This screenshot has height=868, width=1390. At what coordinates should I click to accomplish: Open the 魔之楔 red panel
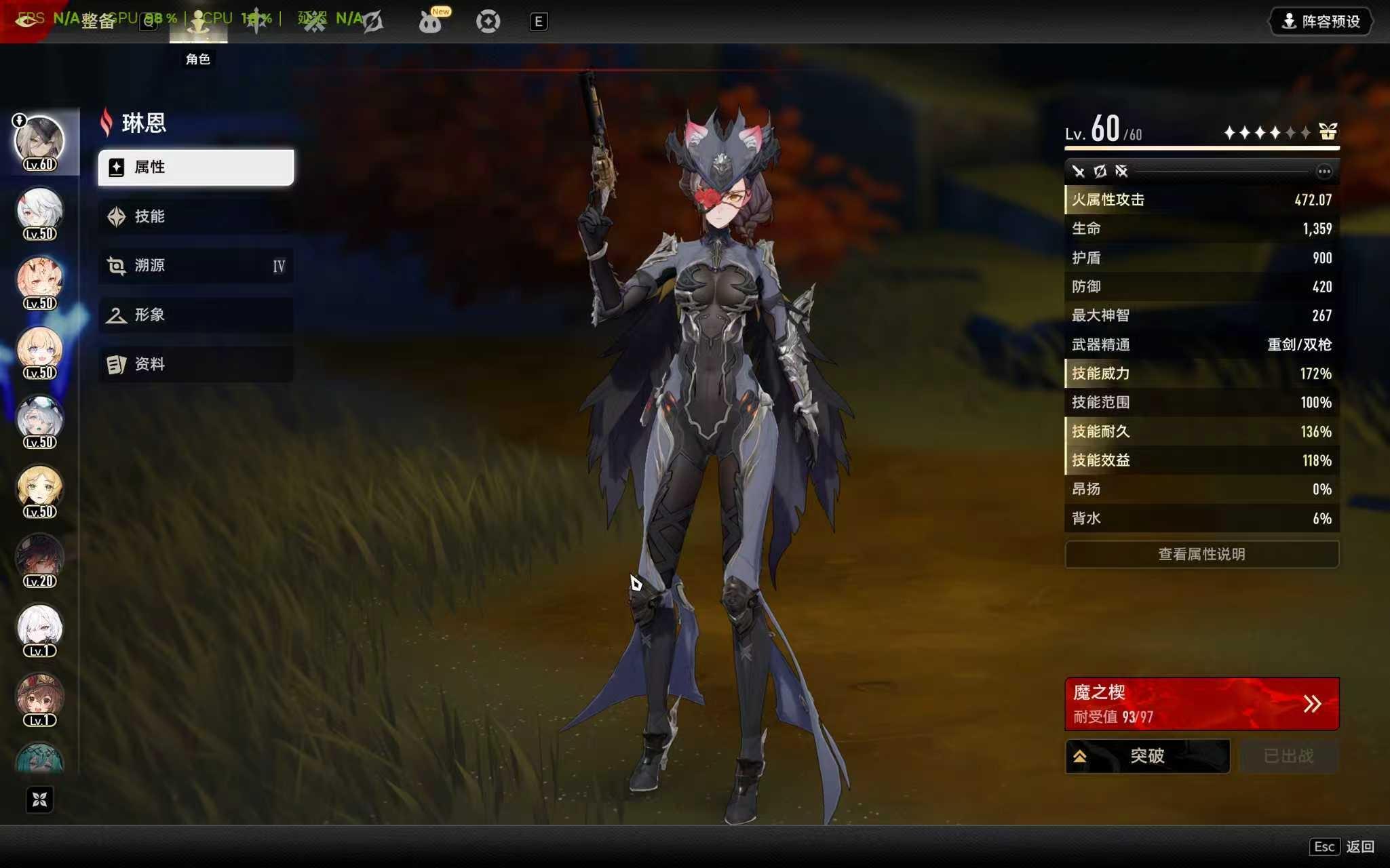point(1201,704)
